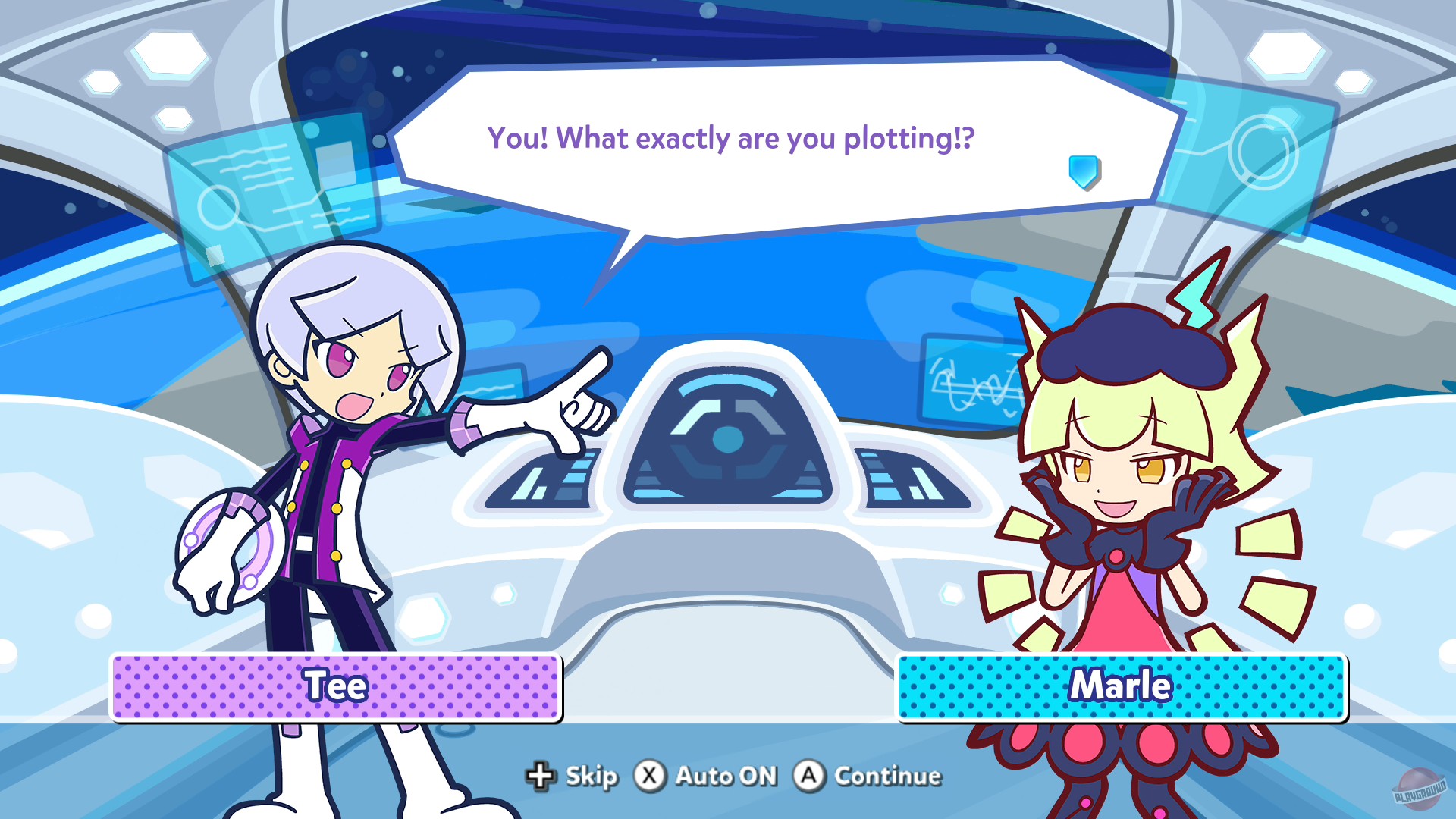Click the waveform display on the right hologram panel

click(978, 387)
